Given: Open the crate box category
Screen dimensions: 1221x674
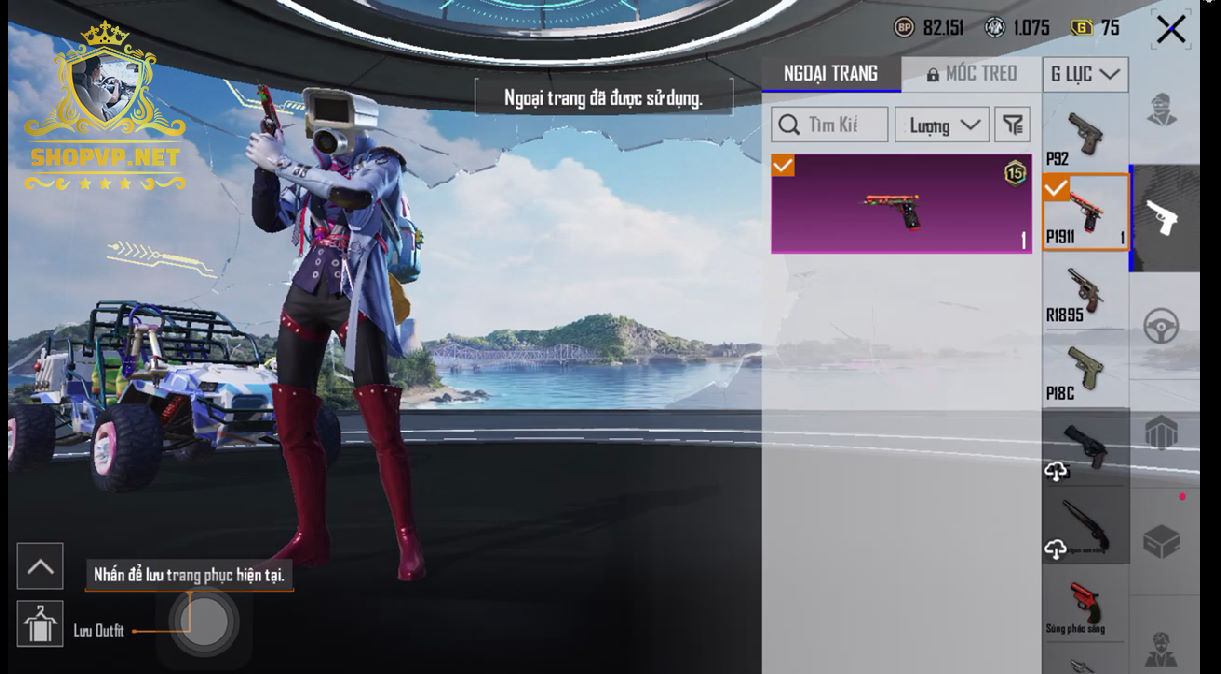Looking at the screenshot, I should (1162, 541).
